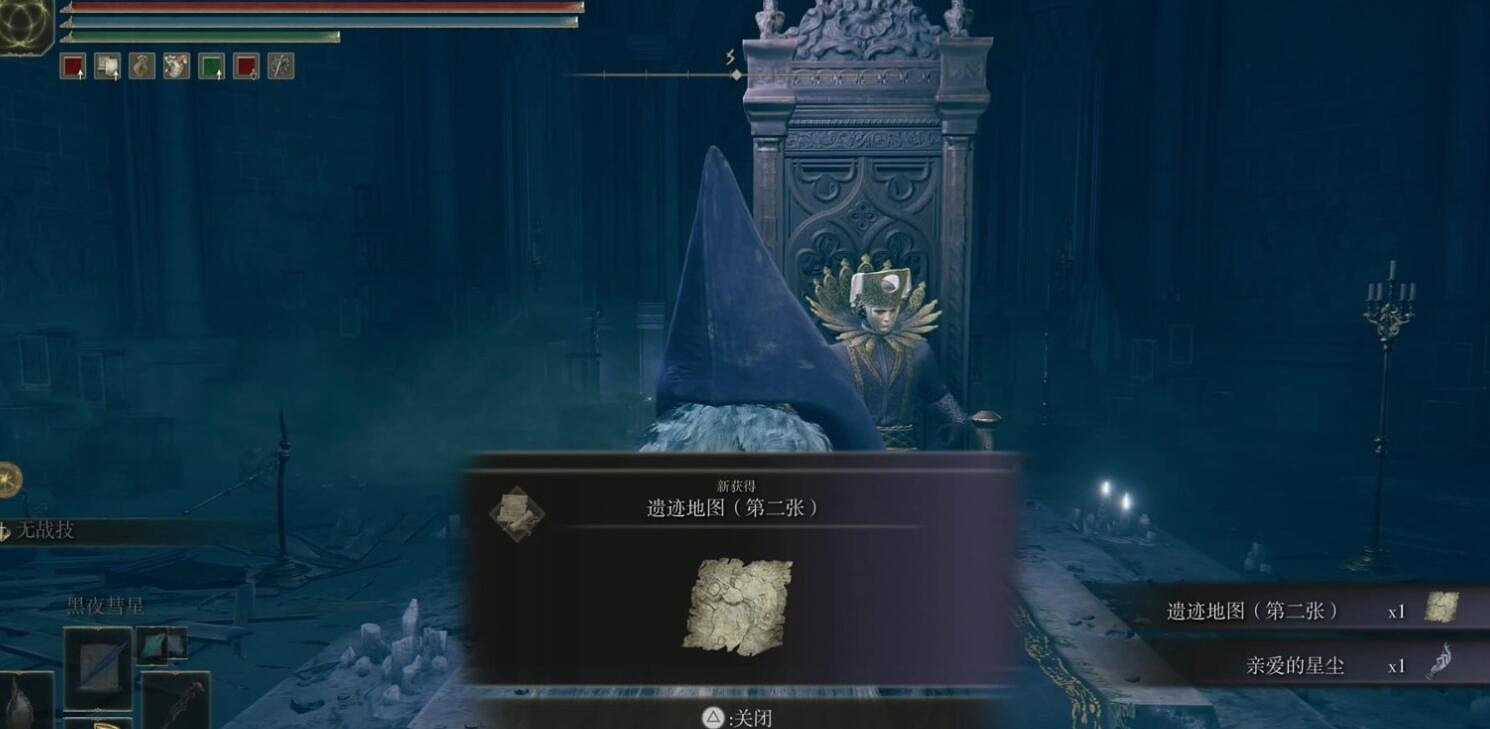The height and width of the screenshot is (729, 1490).
Task: Click the map scroll item in the second quickslot
Action: [x=106, y=67]
